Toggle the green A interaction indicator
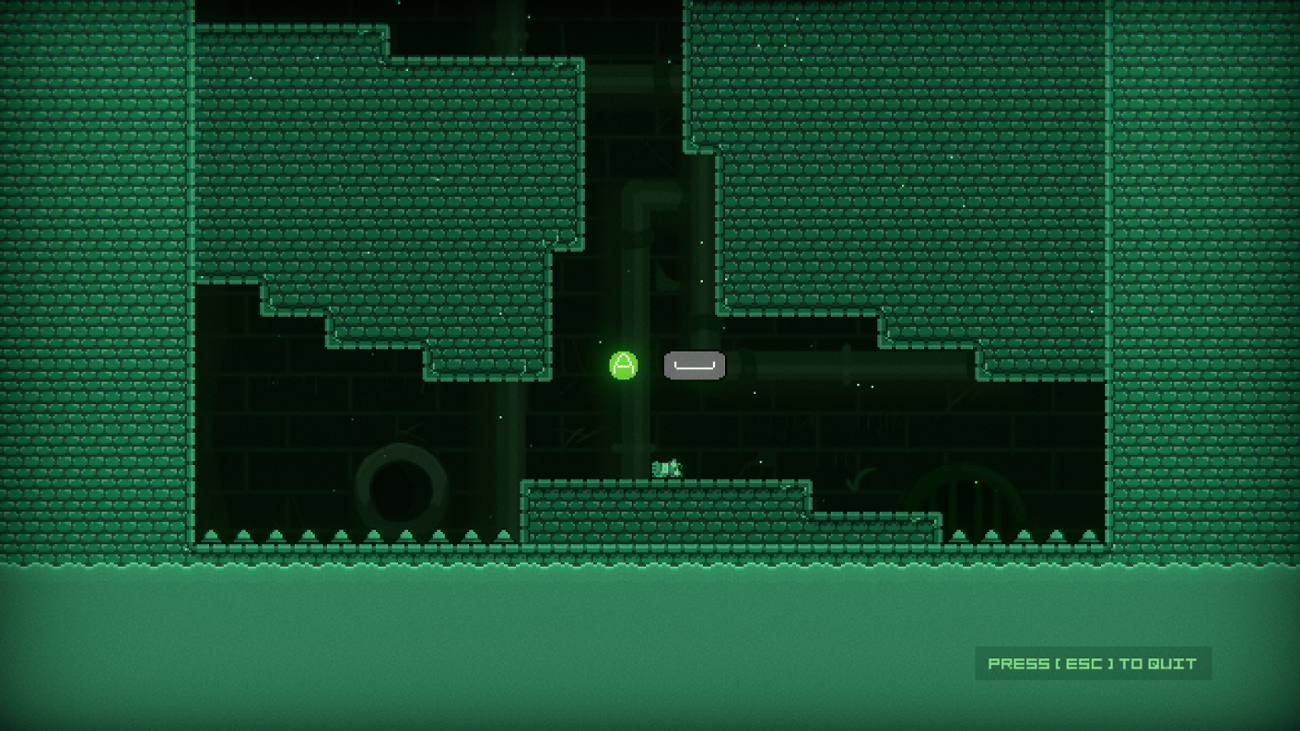This screenshot has height=731, width=1300. point(622,365)
